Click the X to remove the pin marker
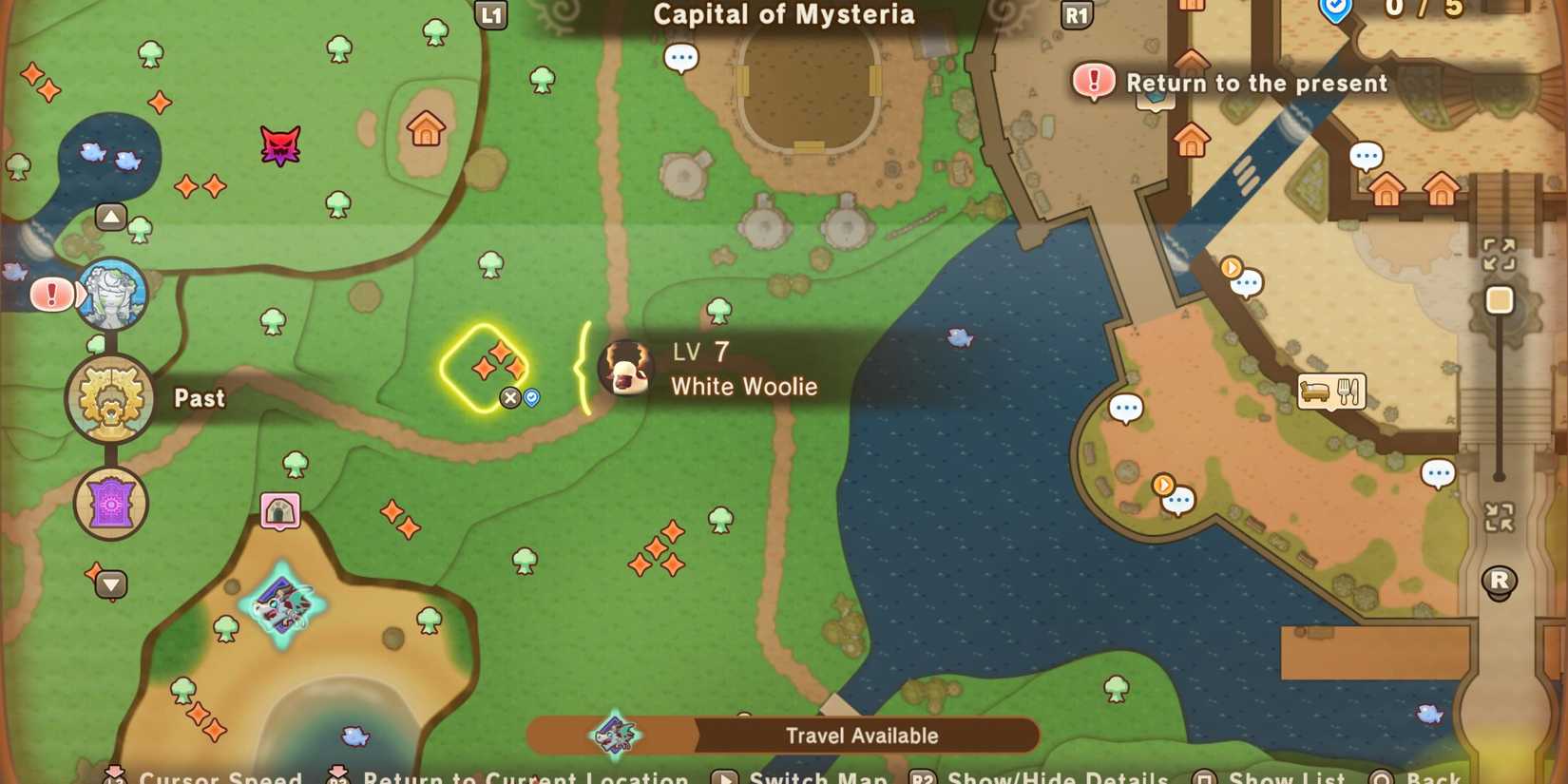1568x784 pixels. pyautogui.click(x=511, y=397)
